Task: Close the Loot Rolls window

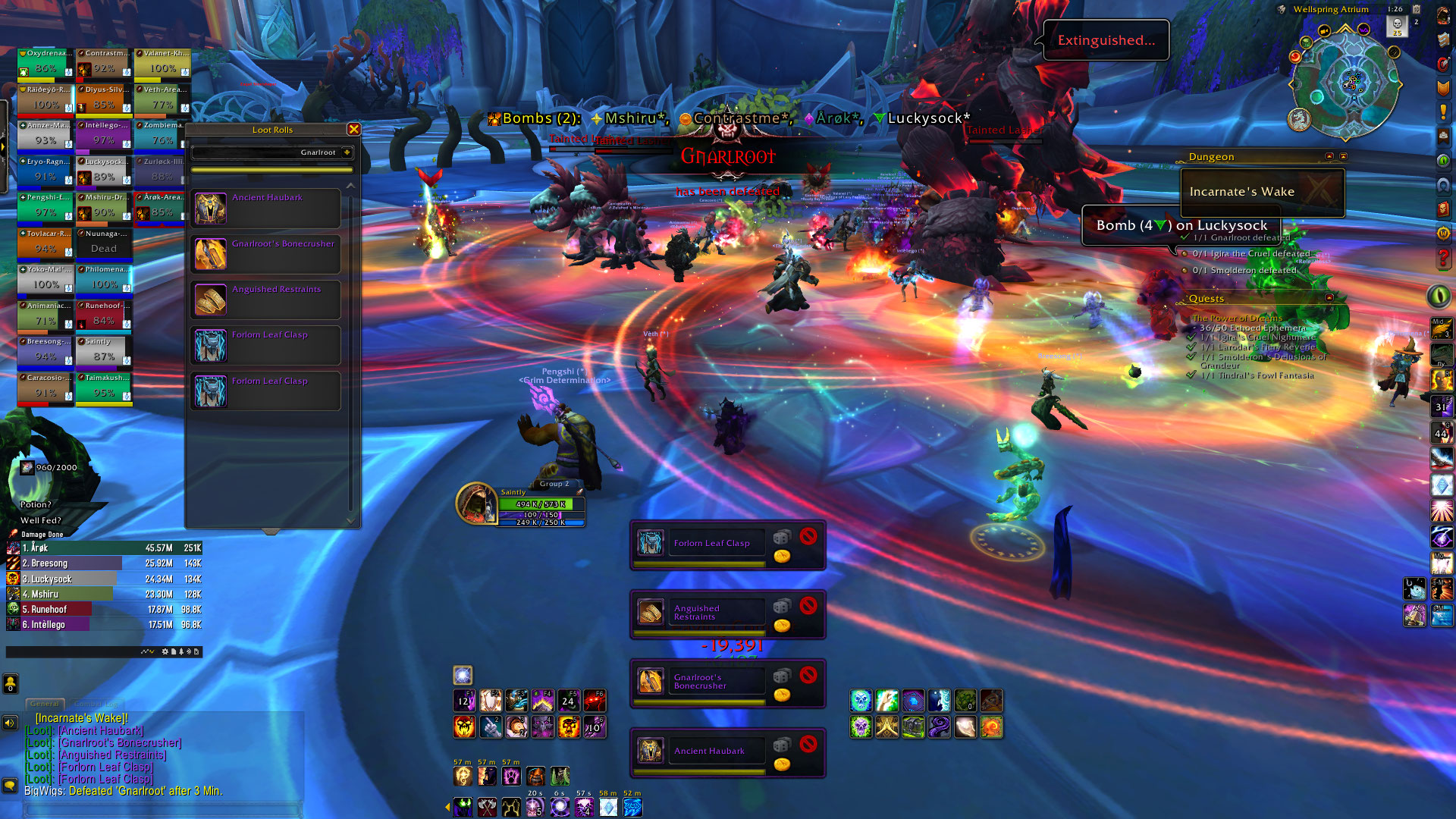Action: [x=353, y=130]
